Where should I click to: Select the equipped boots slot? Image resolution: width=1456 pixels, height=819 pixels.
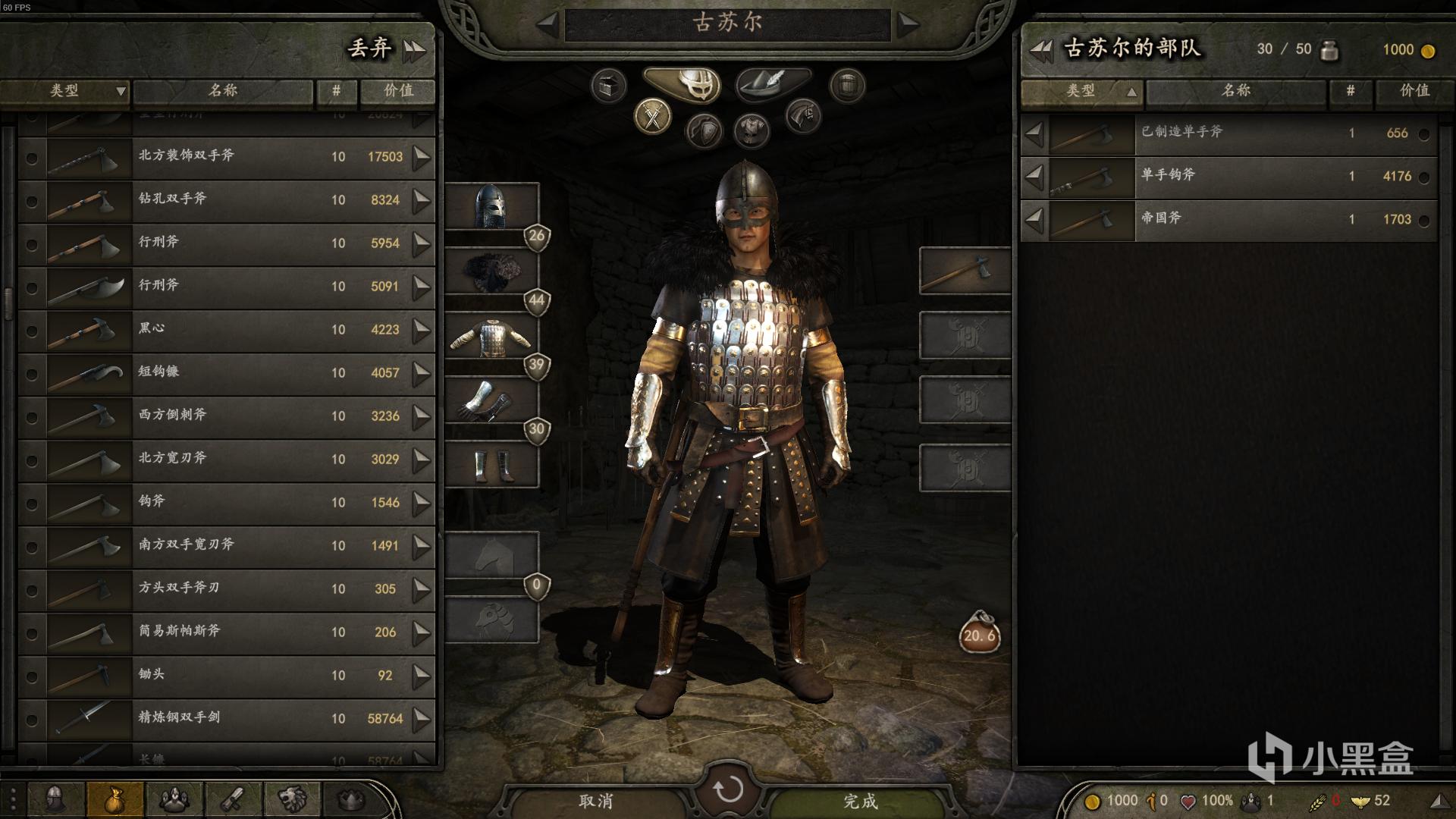[491, 465]
